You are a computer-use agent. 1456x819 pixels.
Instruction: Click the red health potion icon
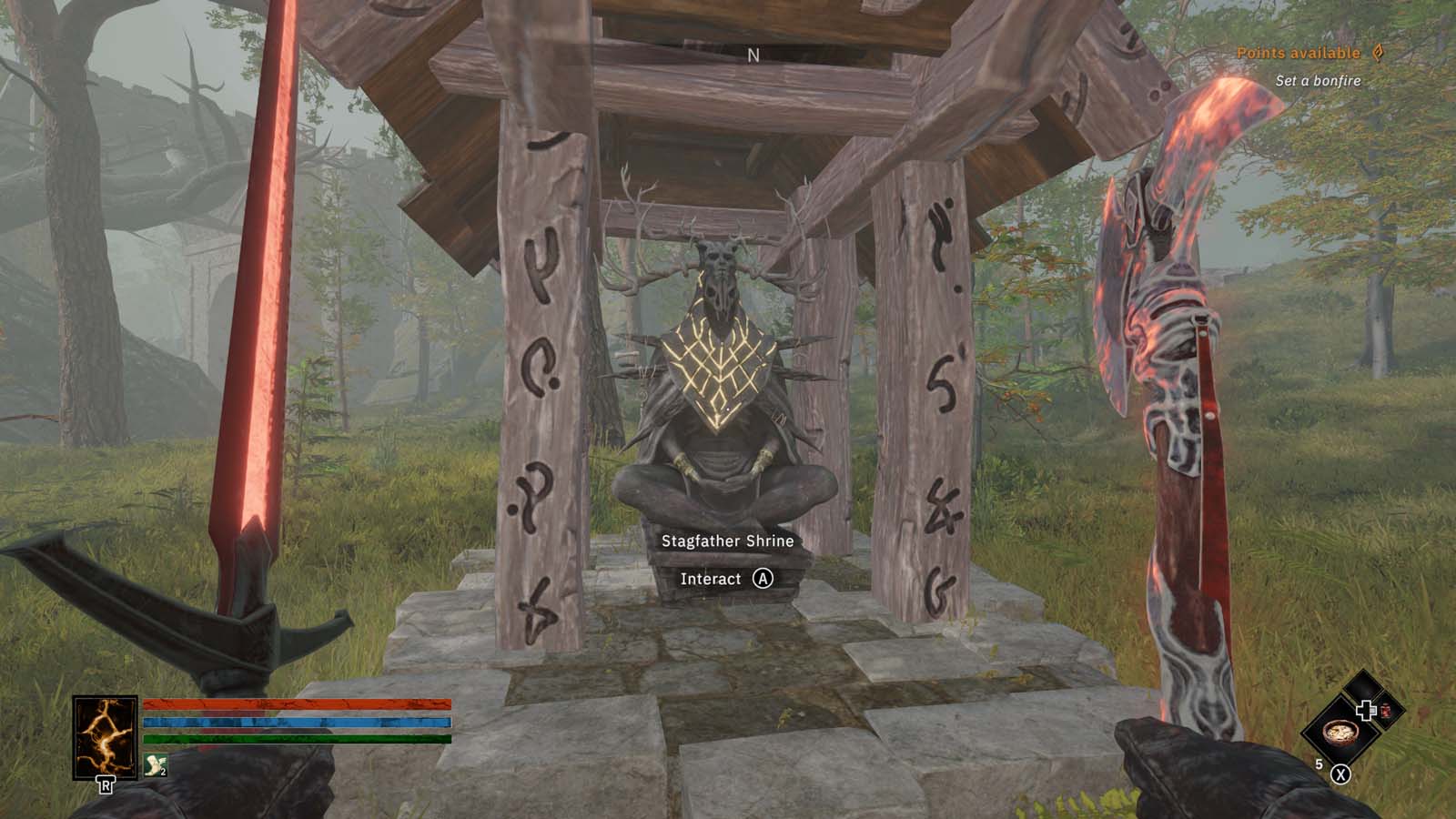pos(1385,712)
